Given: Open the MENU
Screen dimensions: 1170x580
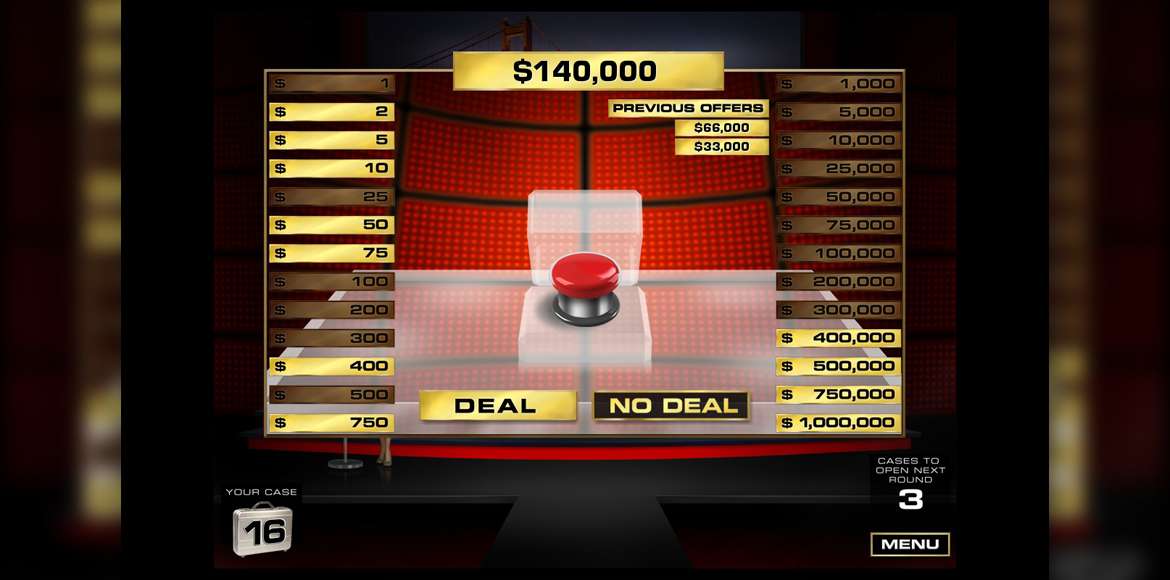Looking at the screenshot, I should [909, 544].
